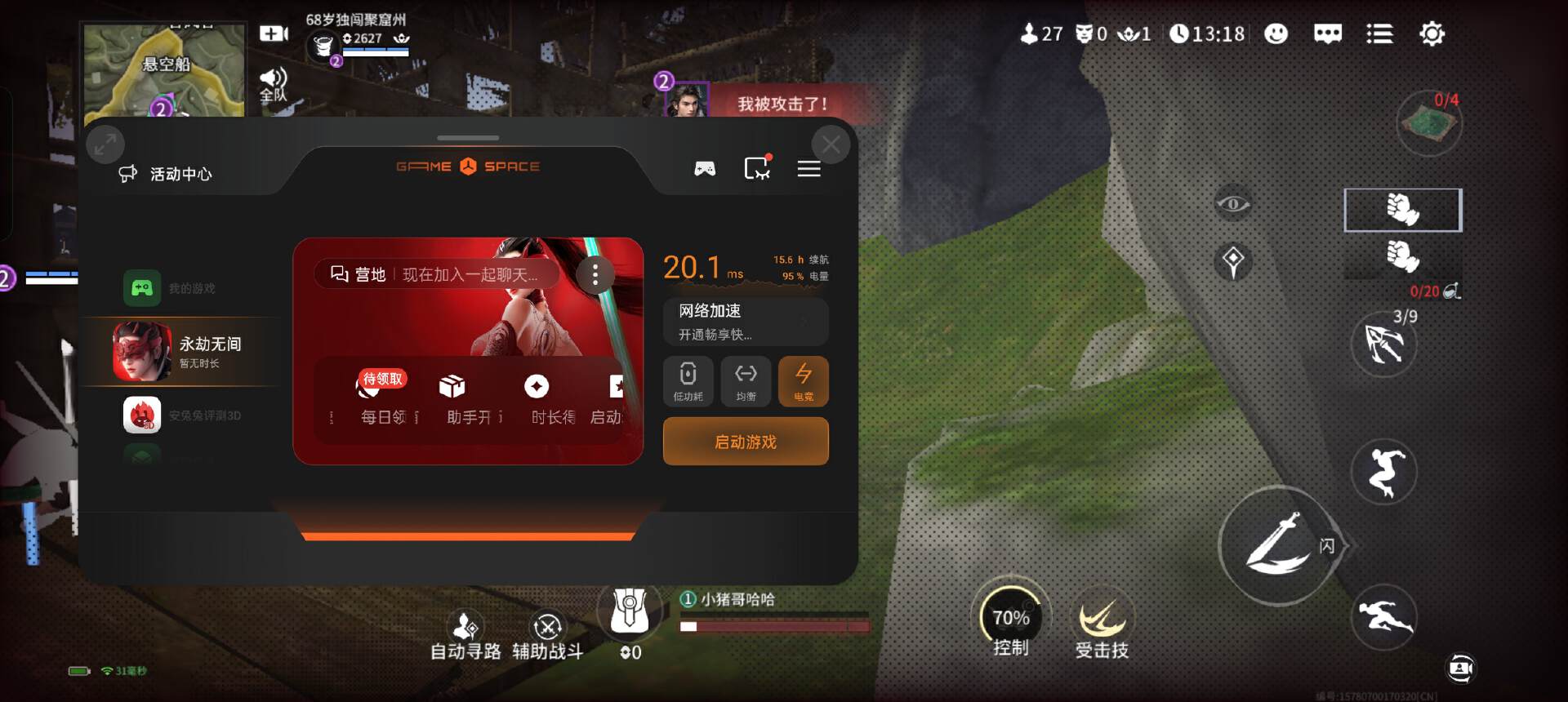Open the Game Space hamburger menu
1568x702 pixels.
pos(808,169)
